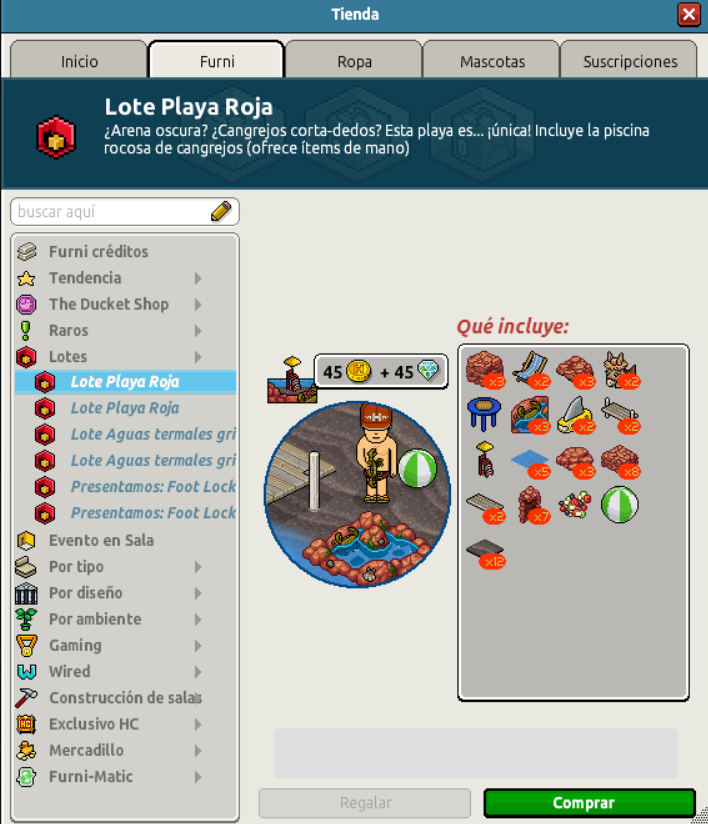Open the Furni créditos category
Viewport: 708px width, 824px height.
98,252
